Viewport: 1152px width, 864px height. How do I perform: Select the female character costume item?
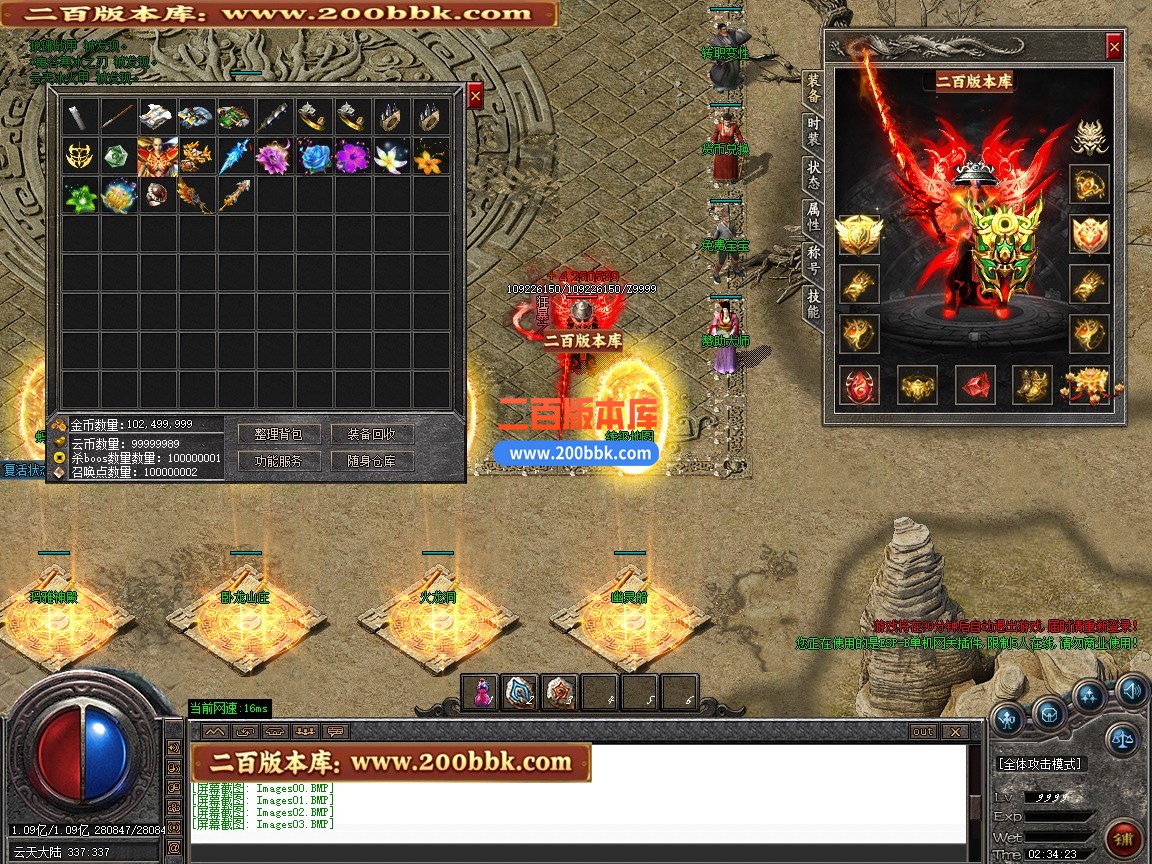click(157, 157)
